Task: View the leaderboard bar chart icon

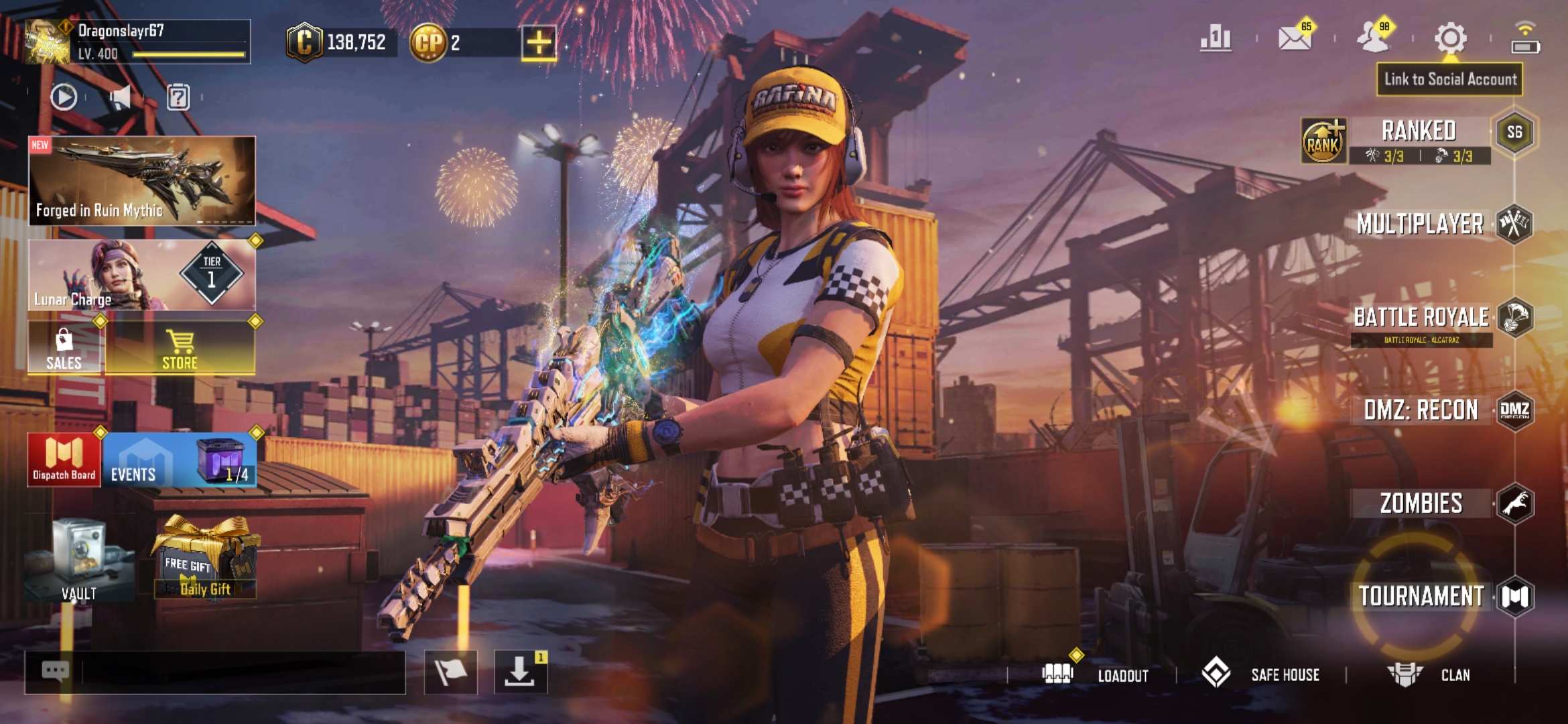Action: [x=1216, y=38]
